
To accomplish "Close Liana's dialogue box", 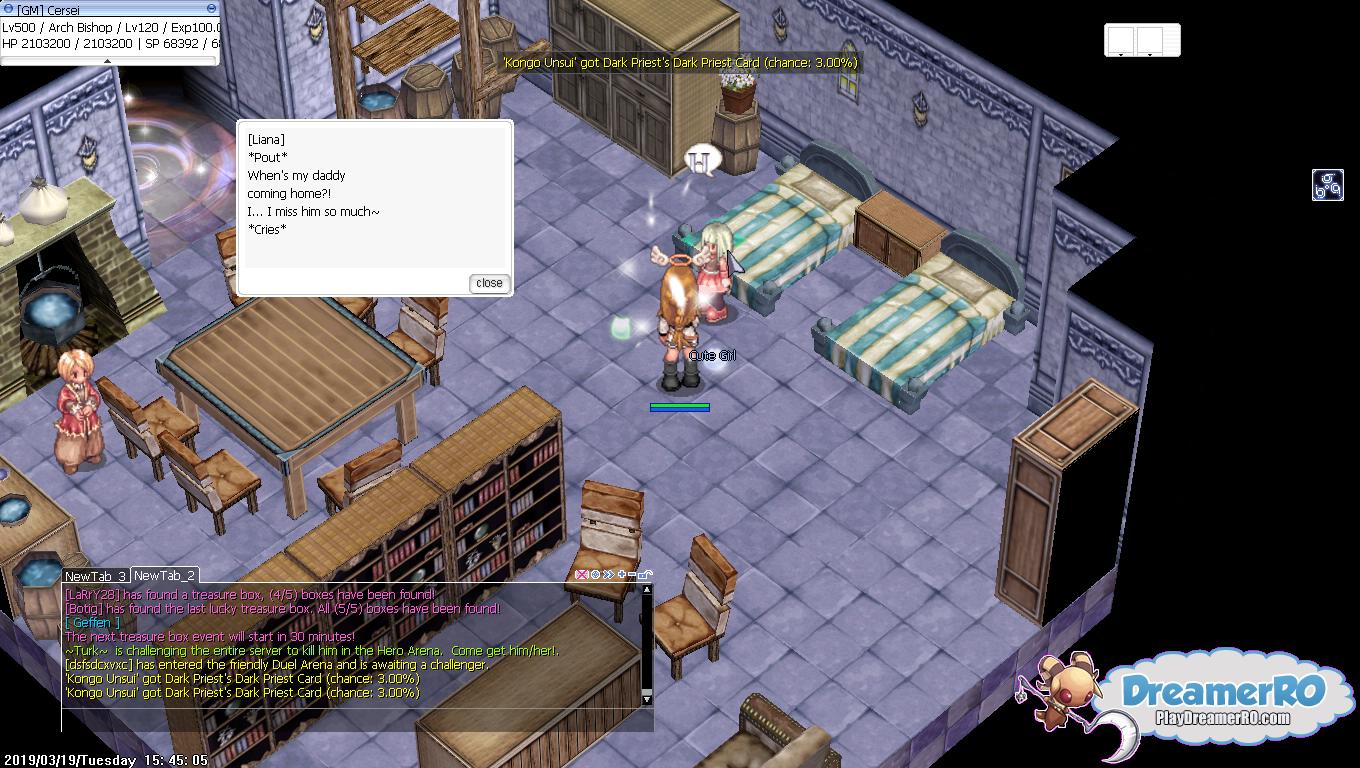I will point(489,283).
